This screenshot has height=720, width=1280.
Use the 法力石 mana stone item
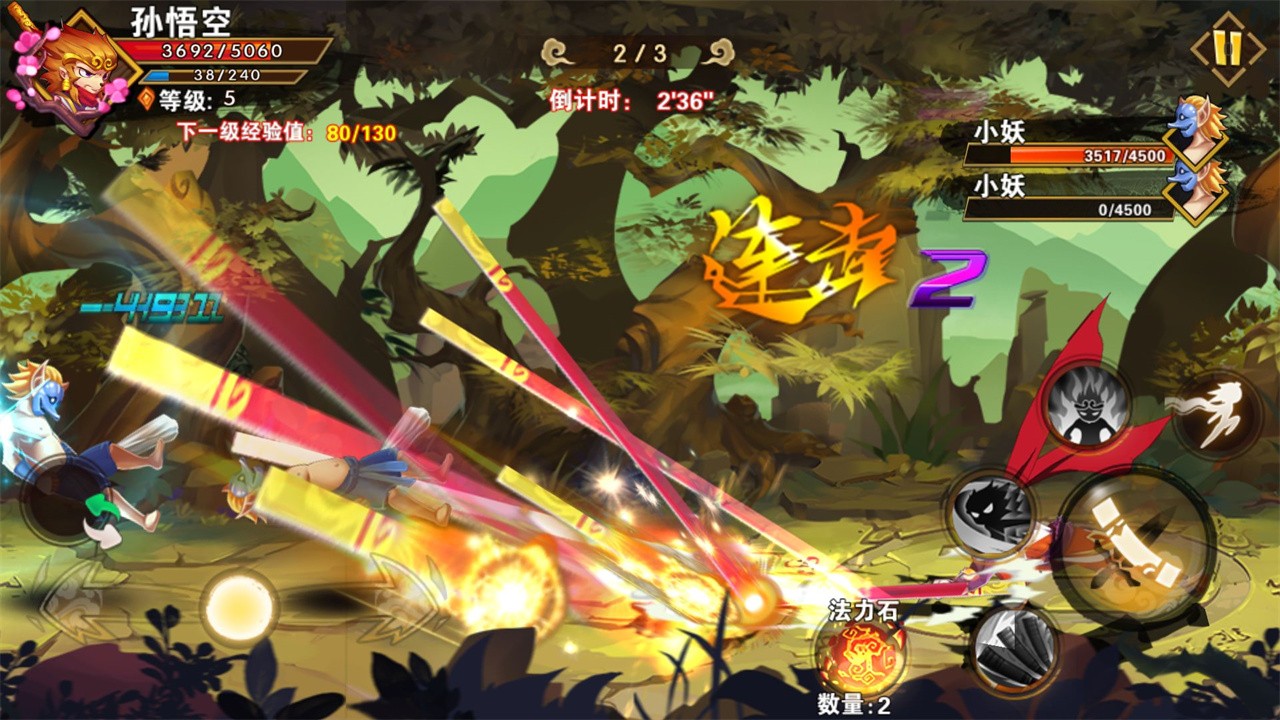pos(858,651)
